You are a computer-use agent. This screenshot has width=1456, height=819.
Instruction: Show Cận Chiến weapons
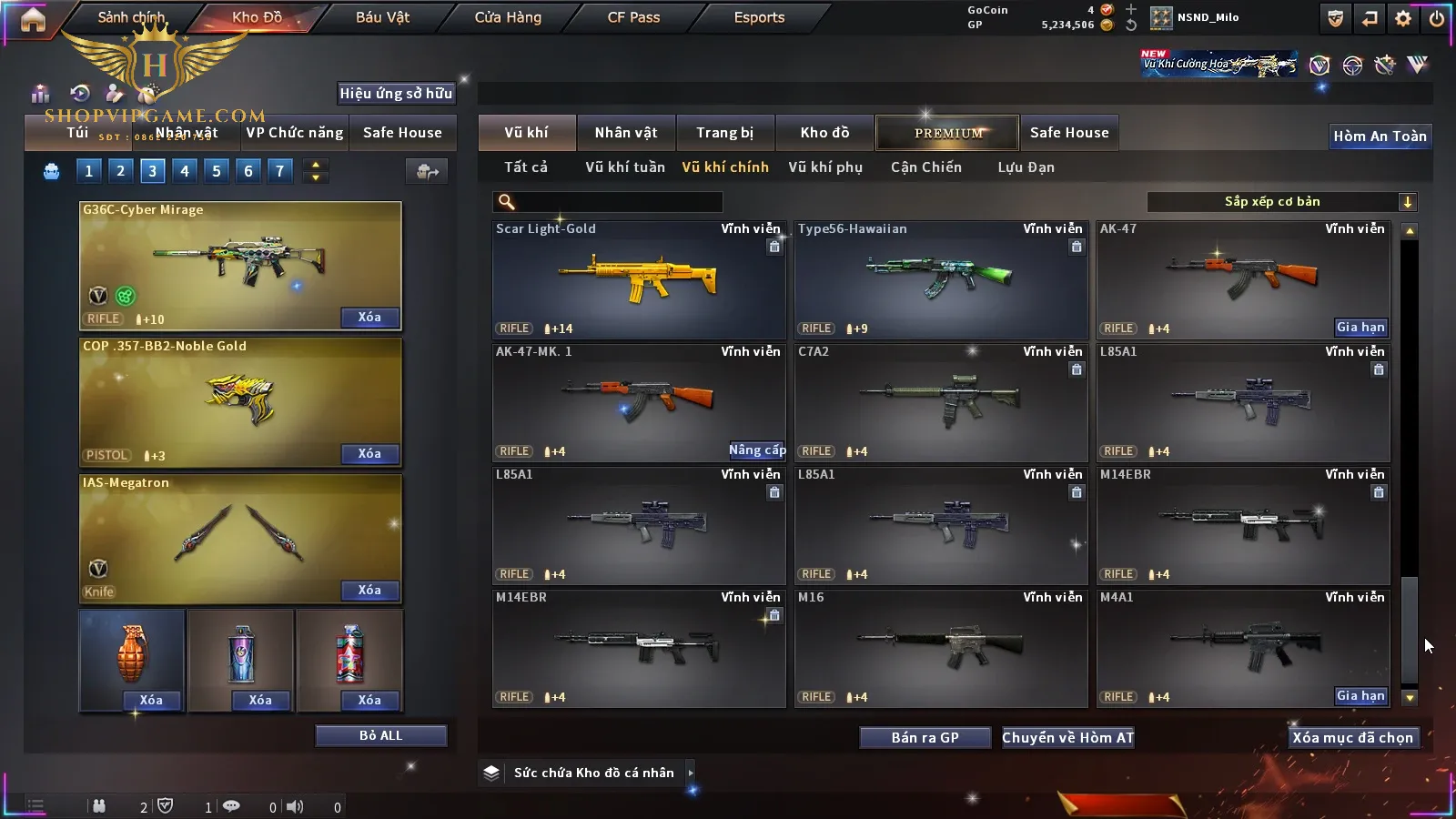pos(925,167)
